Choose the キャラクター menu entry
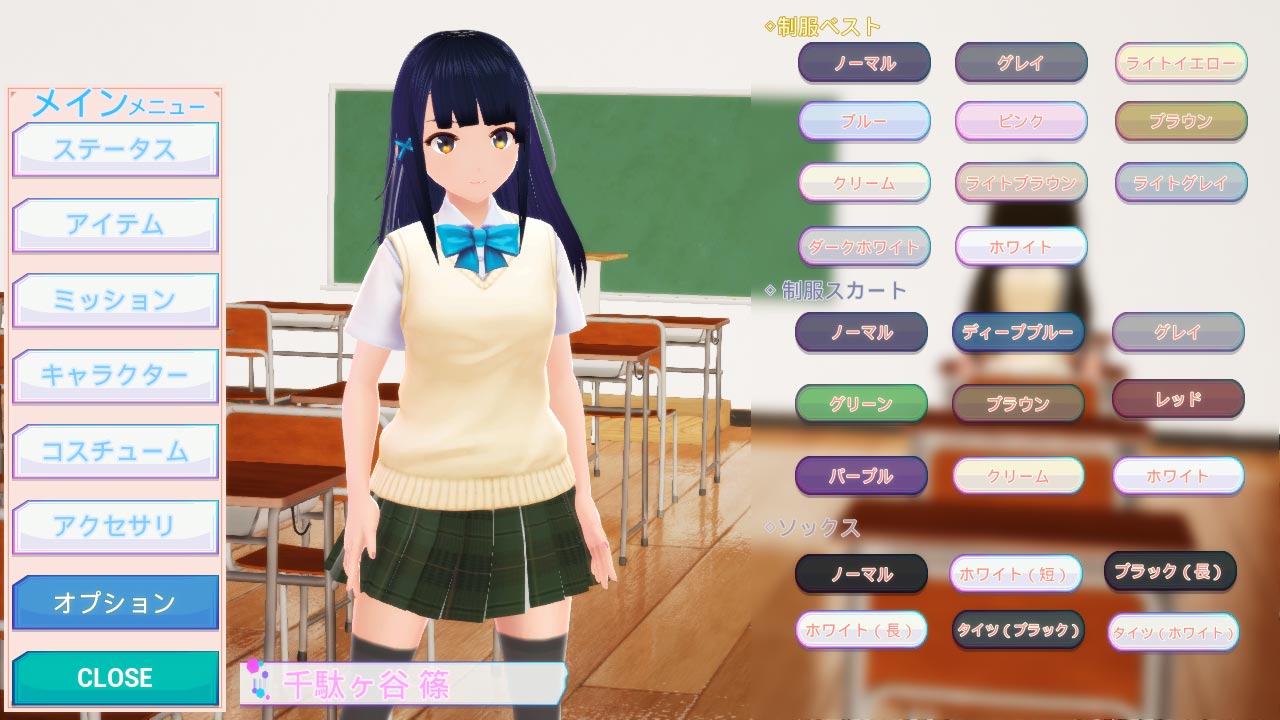Screen dimensions: 1280x720 coord(115,376)
